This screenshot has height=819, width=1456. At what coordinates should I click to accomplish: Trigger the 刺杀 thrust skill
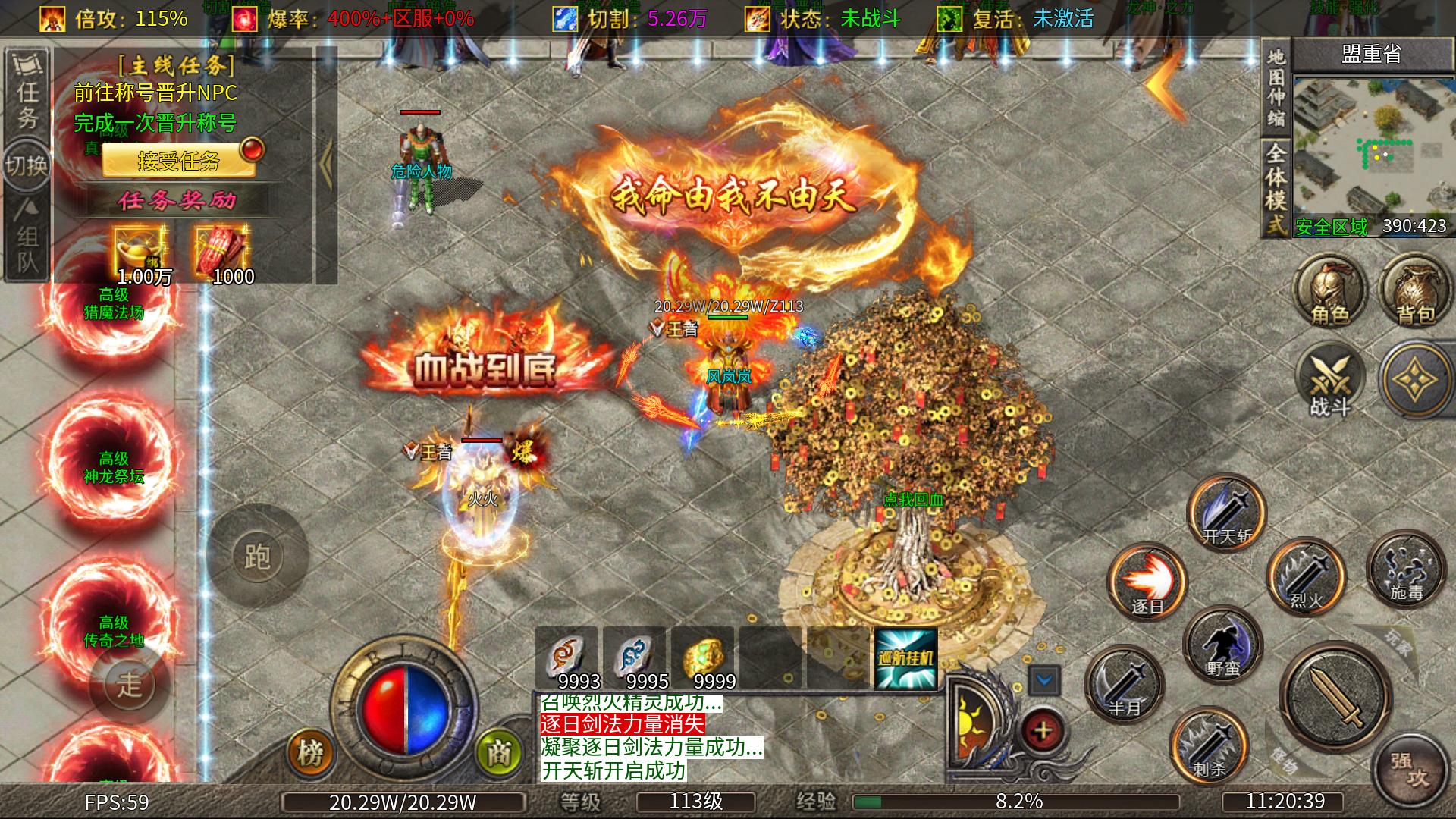pos(1209,745)
